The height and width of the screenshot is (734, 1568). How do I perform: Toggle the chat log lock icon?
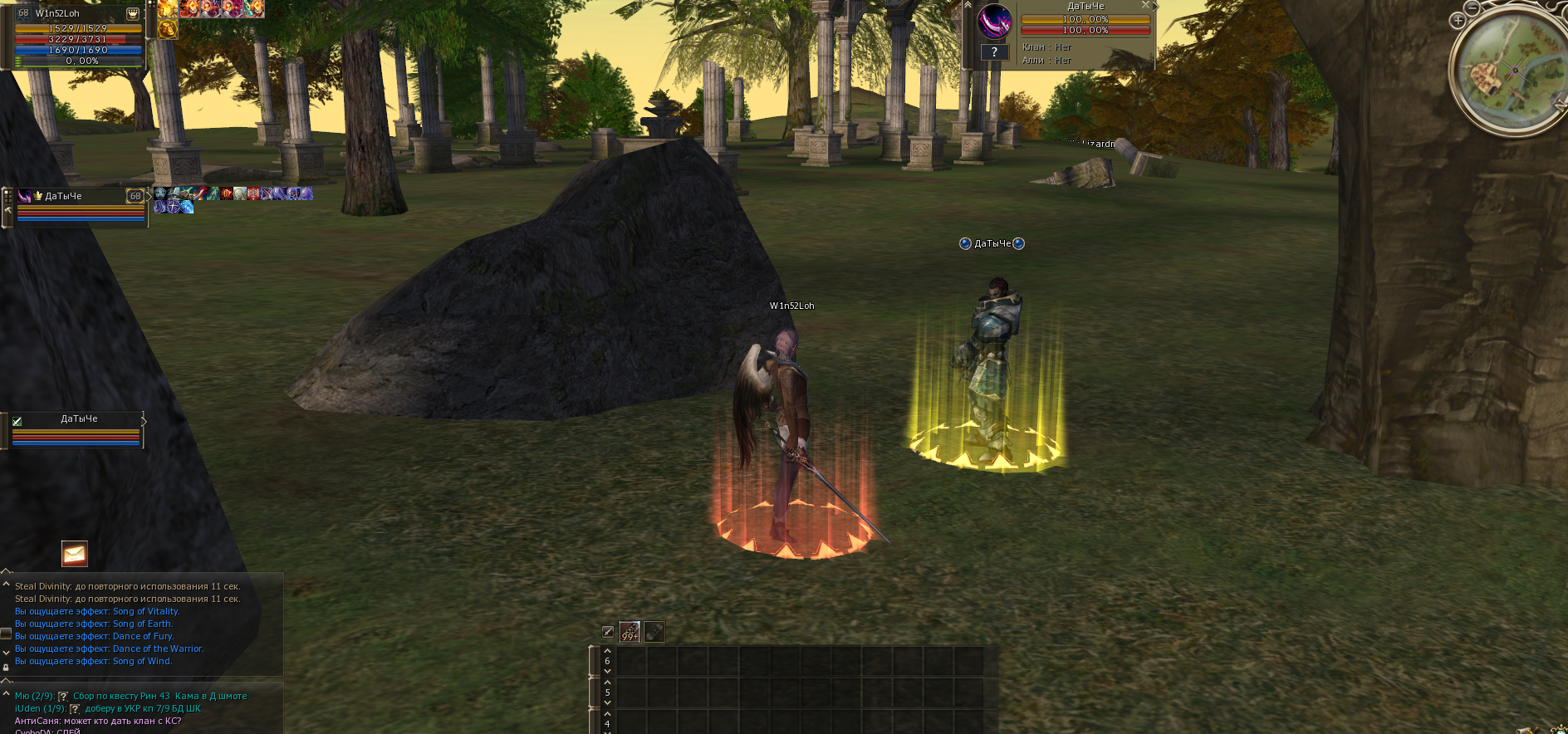click(6, 667)
